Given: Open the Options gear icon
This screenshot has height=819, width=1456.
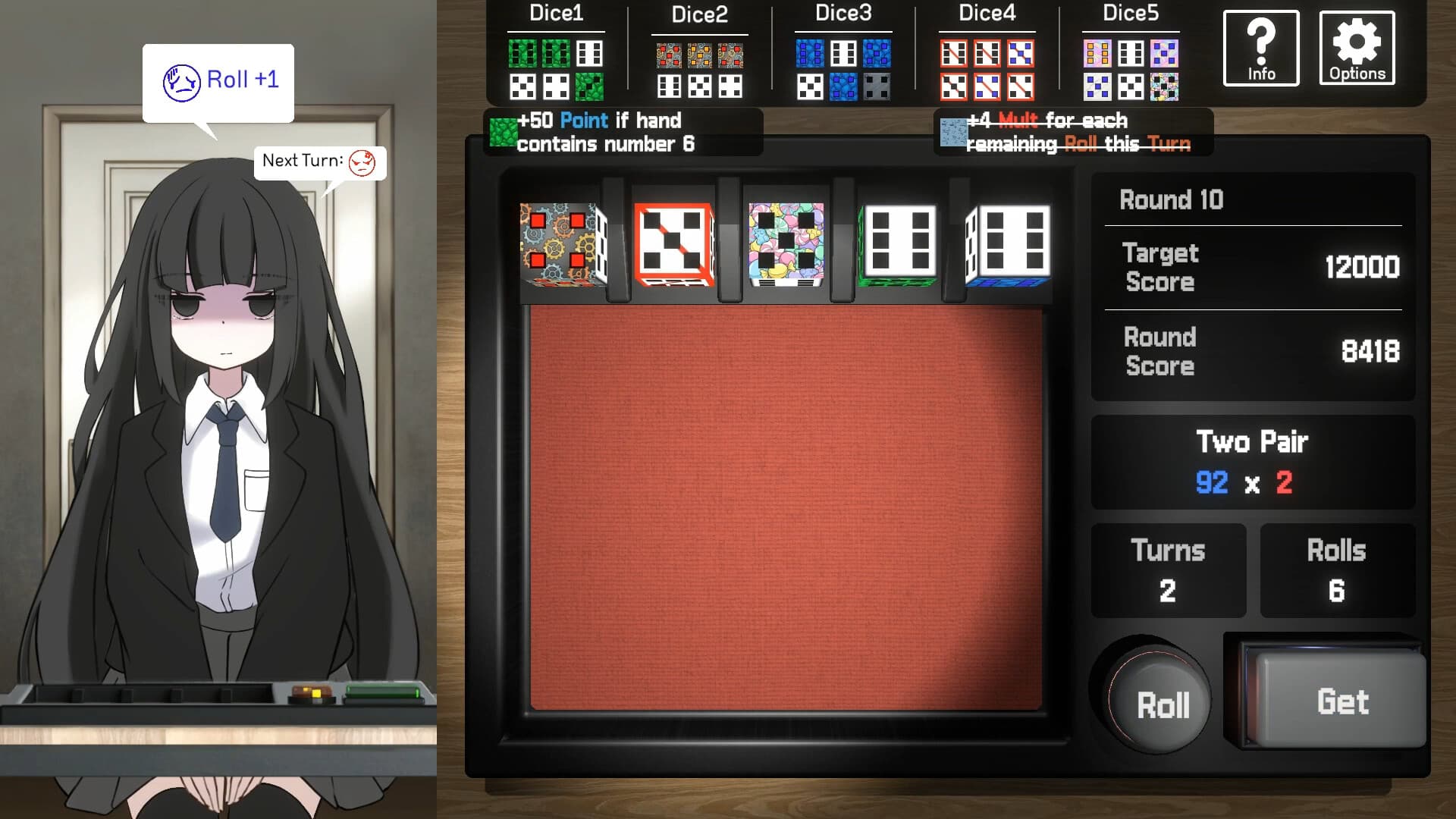Looking at the screenshot, I should 1357,47.
